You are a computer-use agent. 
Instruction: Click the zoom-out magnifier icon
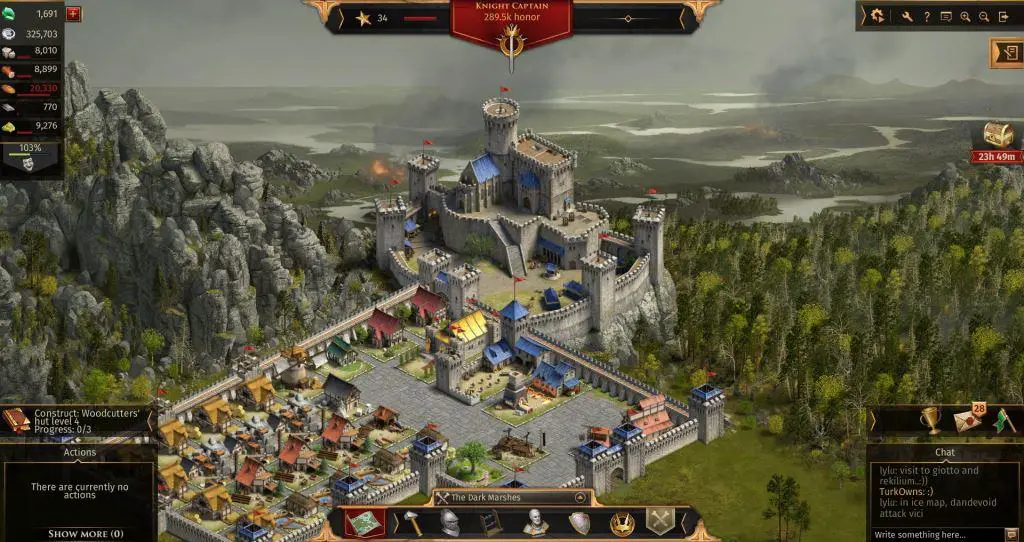984,16
